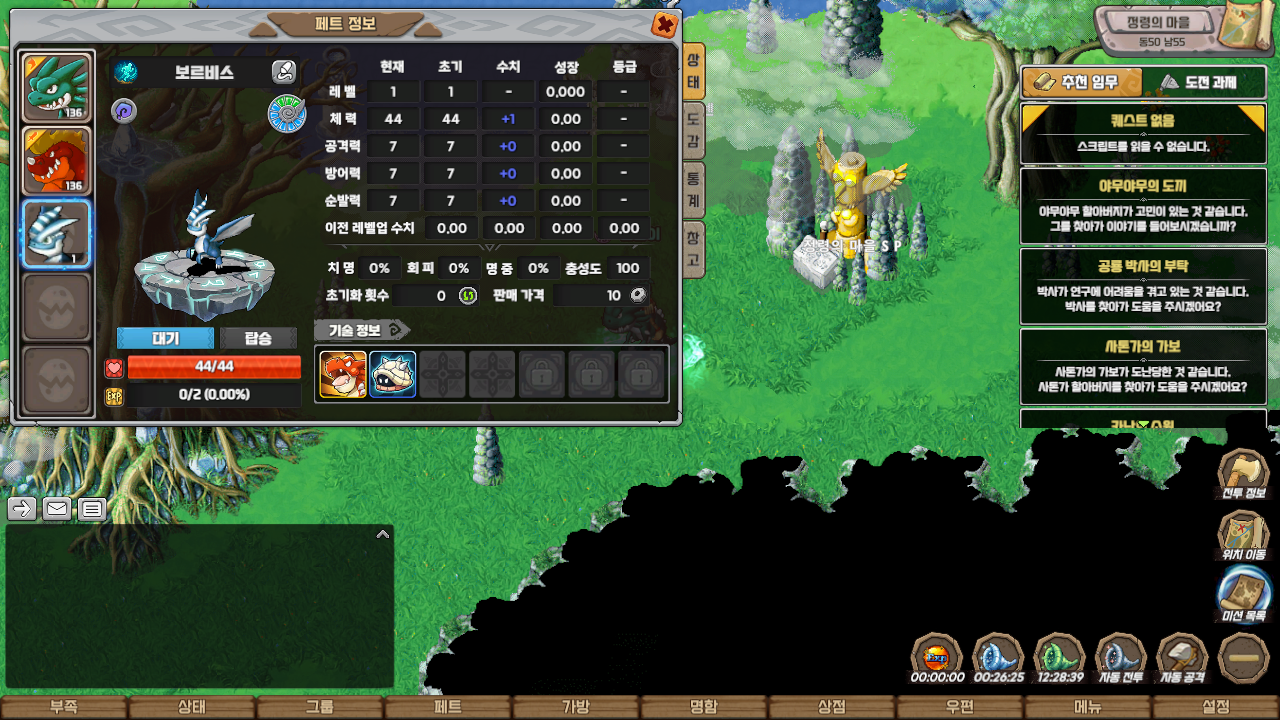The width and height of the screenshot is (1280, 720).
Task: Open the 아무아무의 도끼 quest
Action: [x=1142, y=204]
